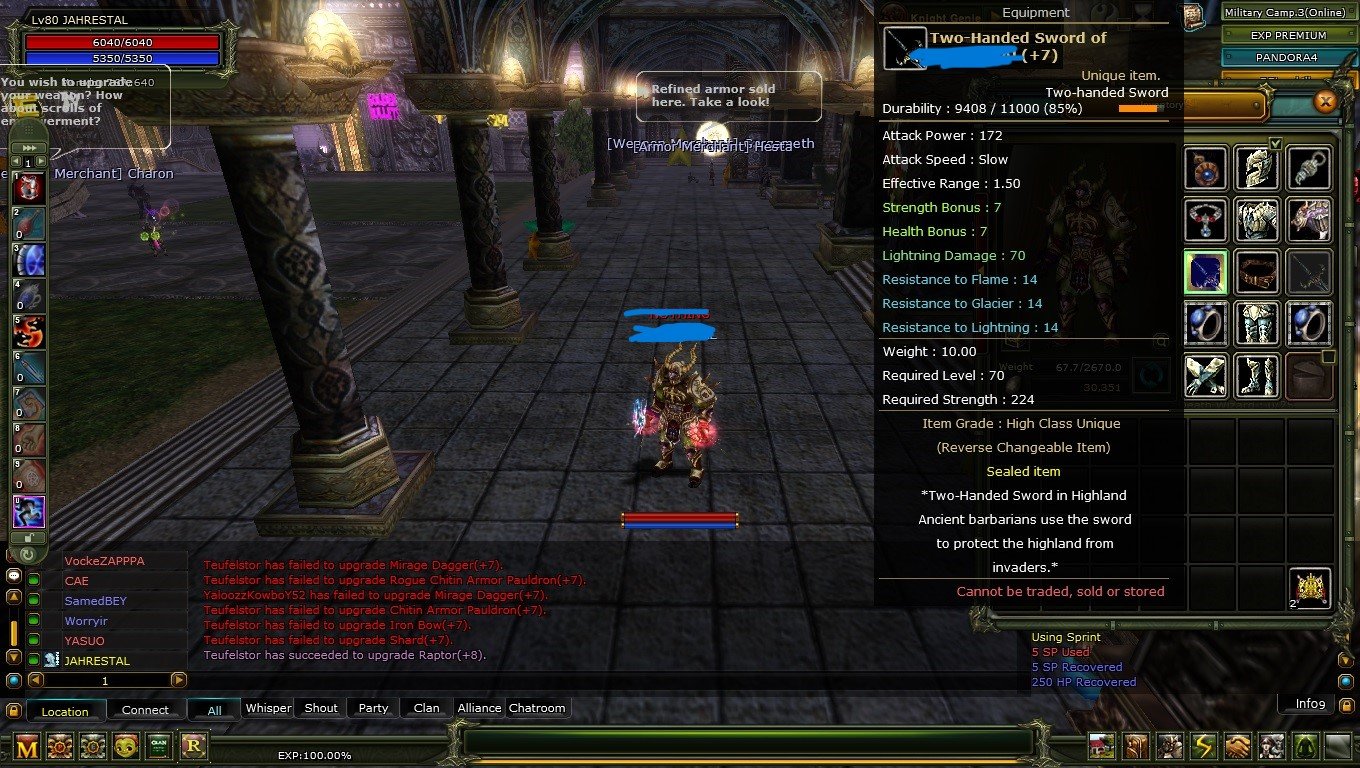Open the golden M menu icon bottom left
The height and width of the screenshot is (768, 1360).
point(27,746)
